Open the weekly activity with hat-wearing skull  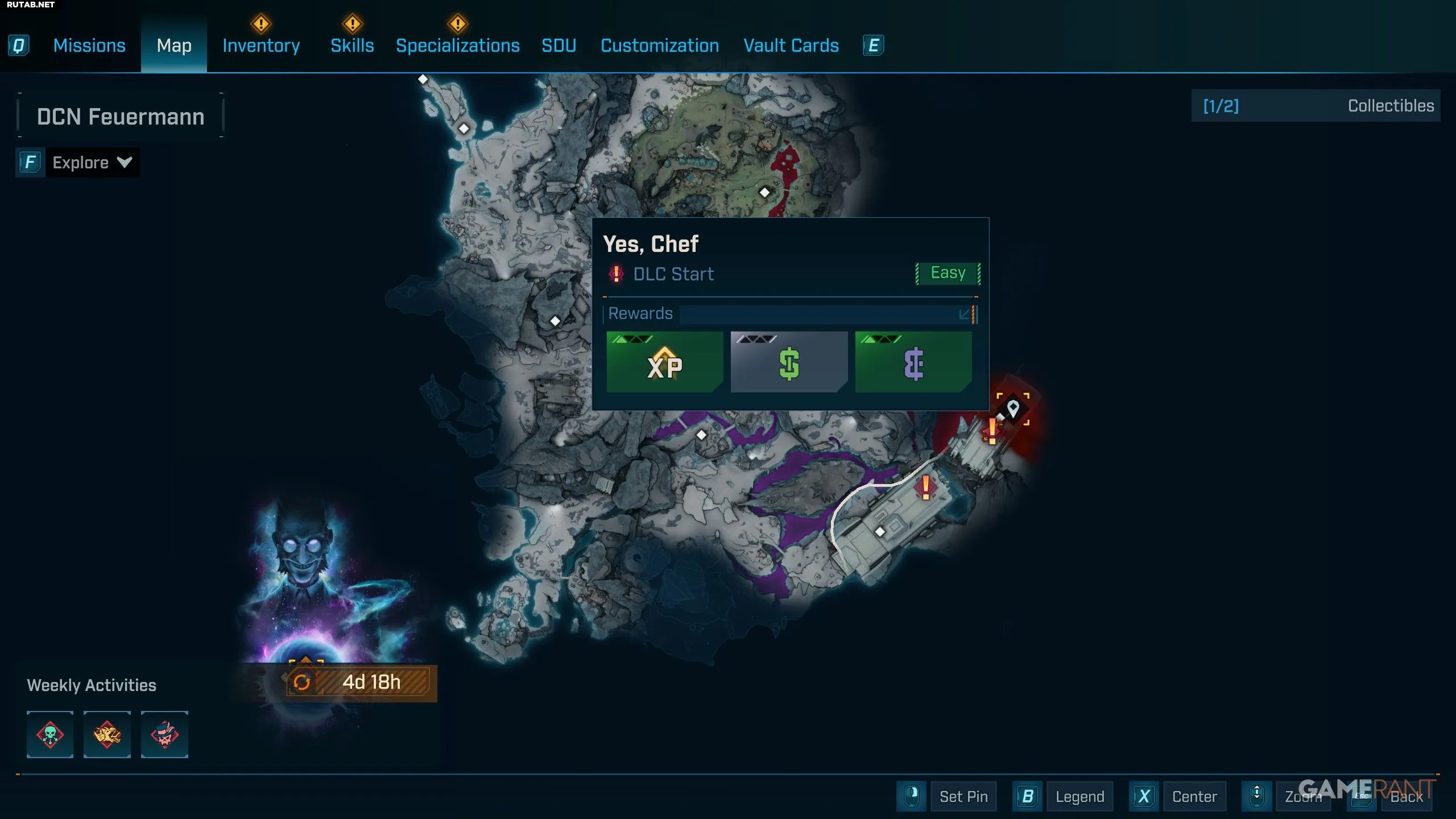tap(164, 734)
